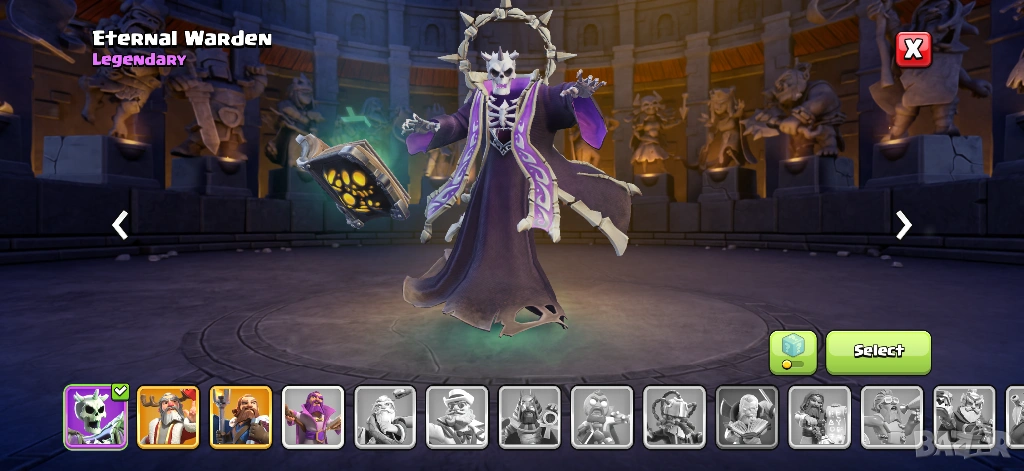Choose the locked Warden skin reading a book

(x=747, y=416)
